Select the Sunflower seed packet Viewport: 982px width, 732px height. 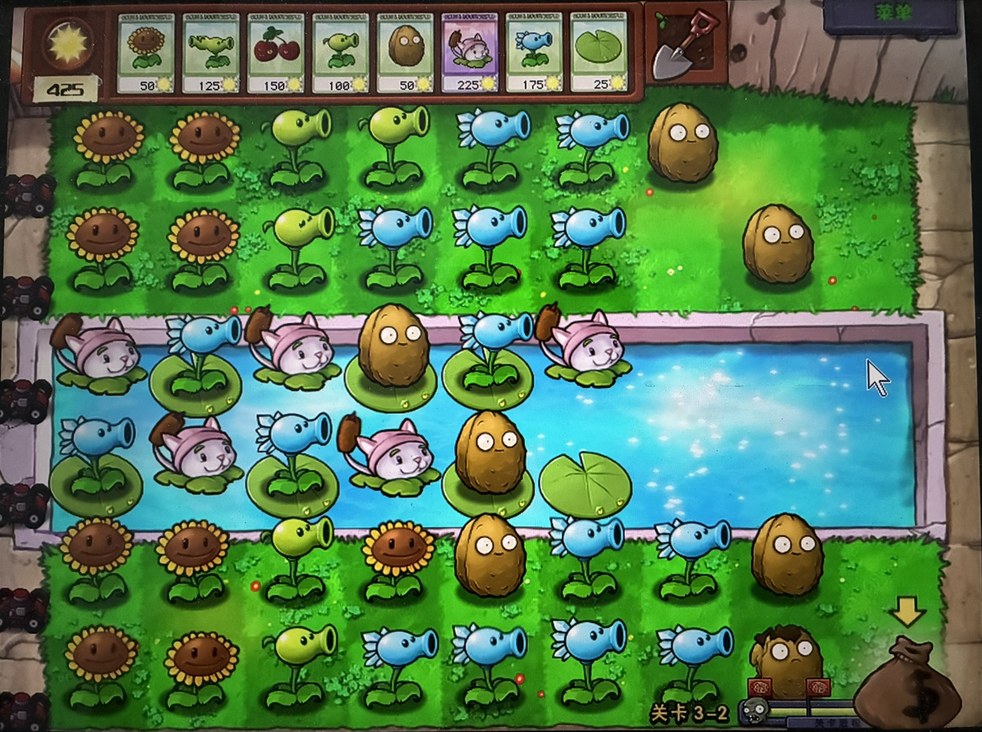coord(145,53)
